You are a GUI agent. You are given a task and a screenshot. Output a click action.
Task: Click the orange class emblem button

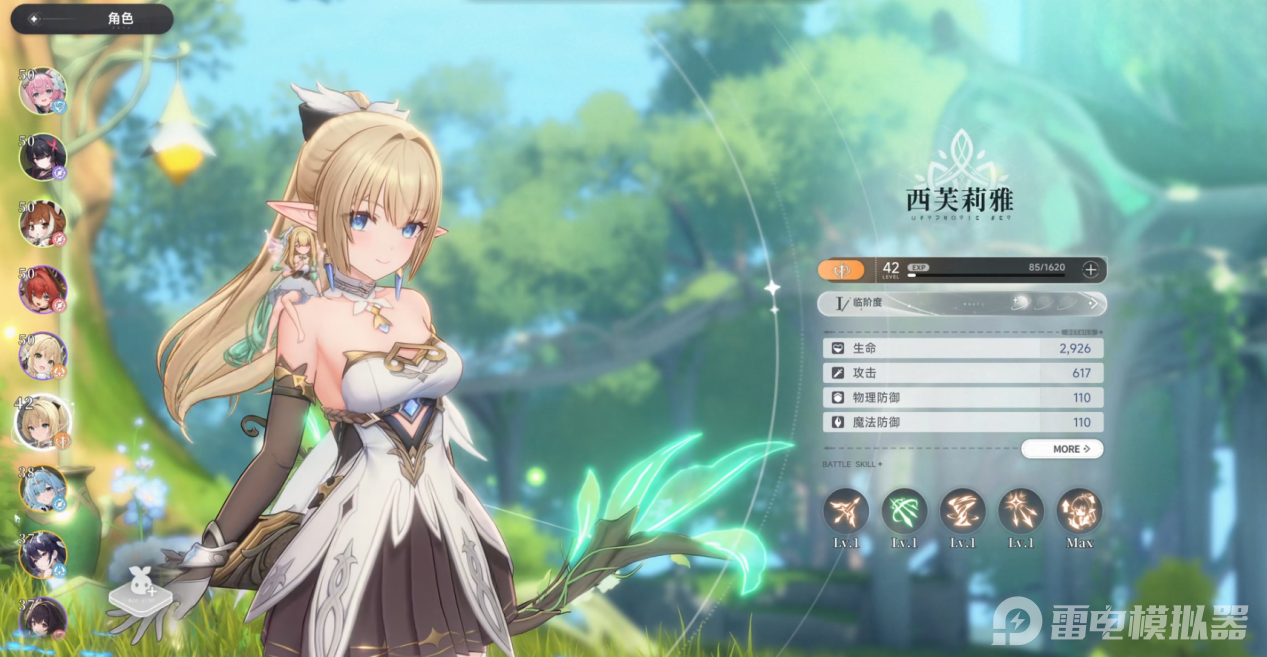[x=841, y=269]
